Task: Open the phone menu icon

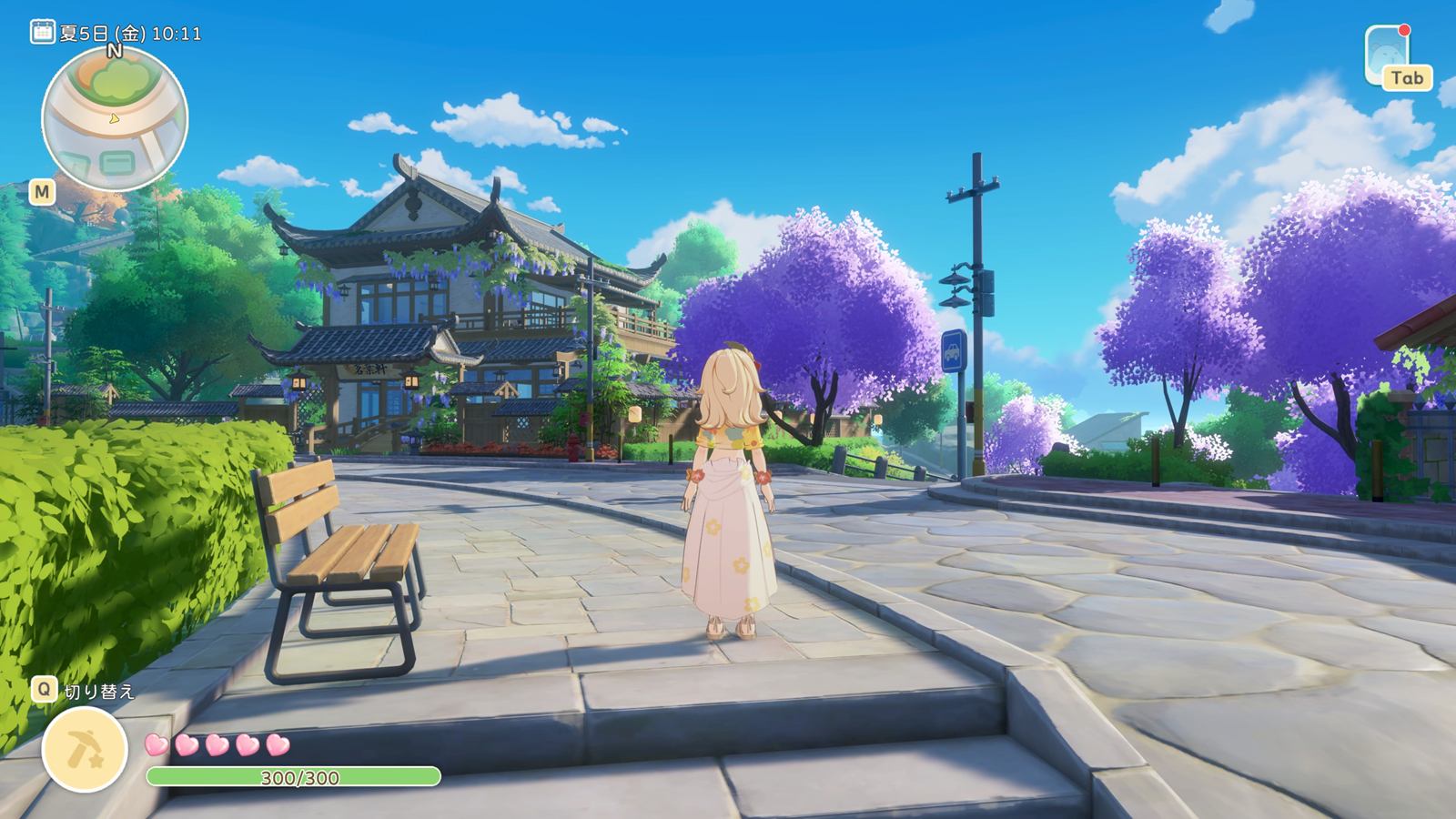Action: pyautogui.click(x=1385, y=53)
